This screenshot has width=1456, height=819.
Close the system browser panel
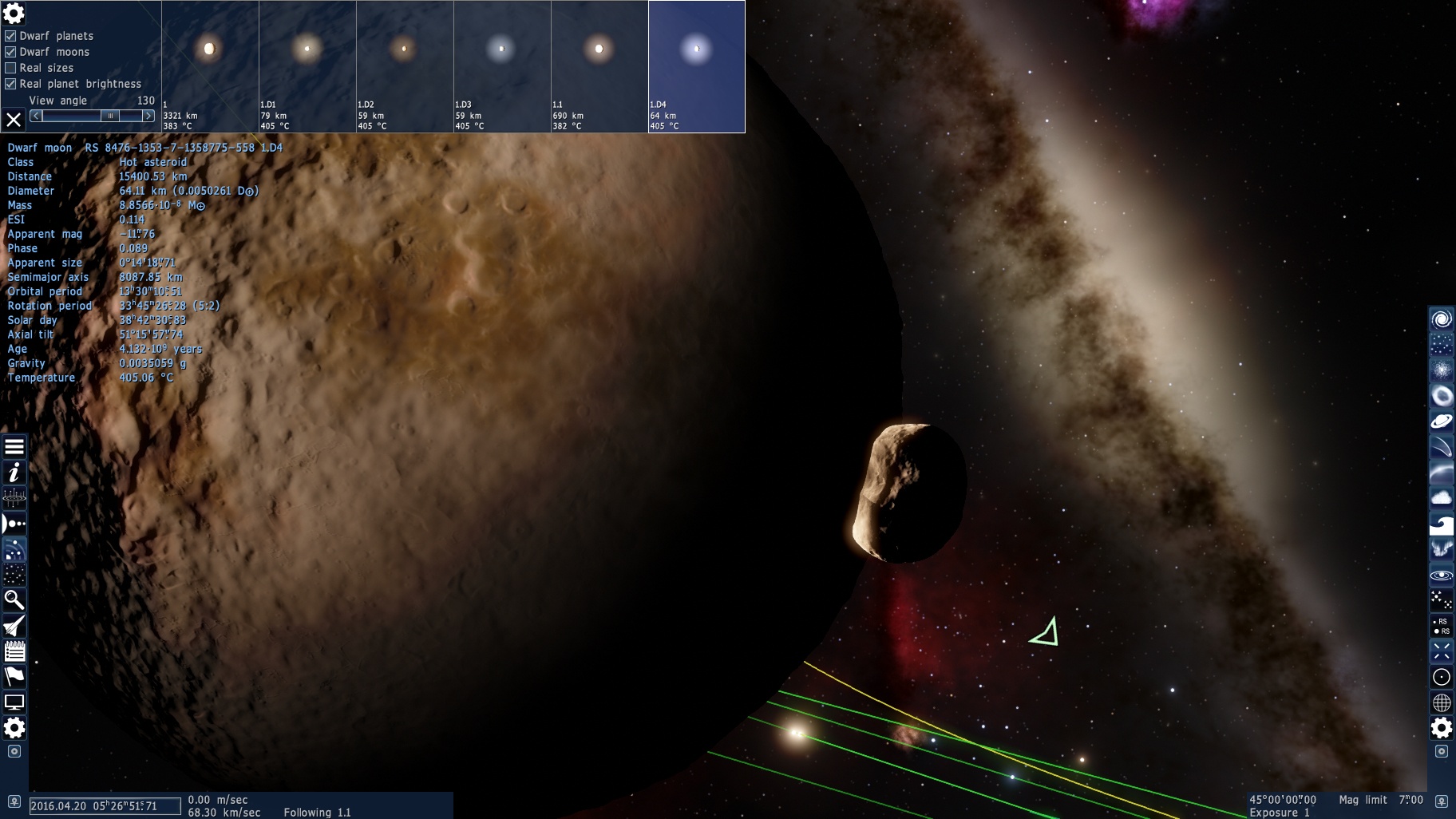[14, 120]
